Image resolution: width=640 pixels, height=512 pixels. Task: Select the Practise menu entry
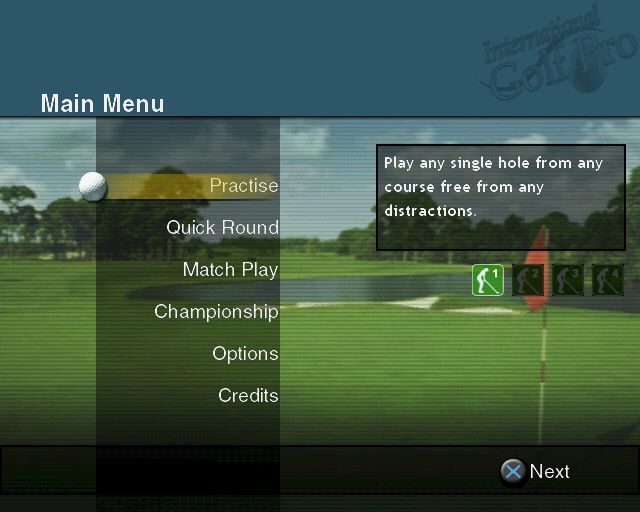pos(243,186)
